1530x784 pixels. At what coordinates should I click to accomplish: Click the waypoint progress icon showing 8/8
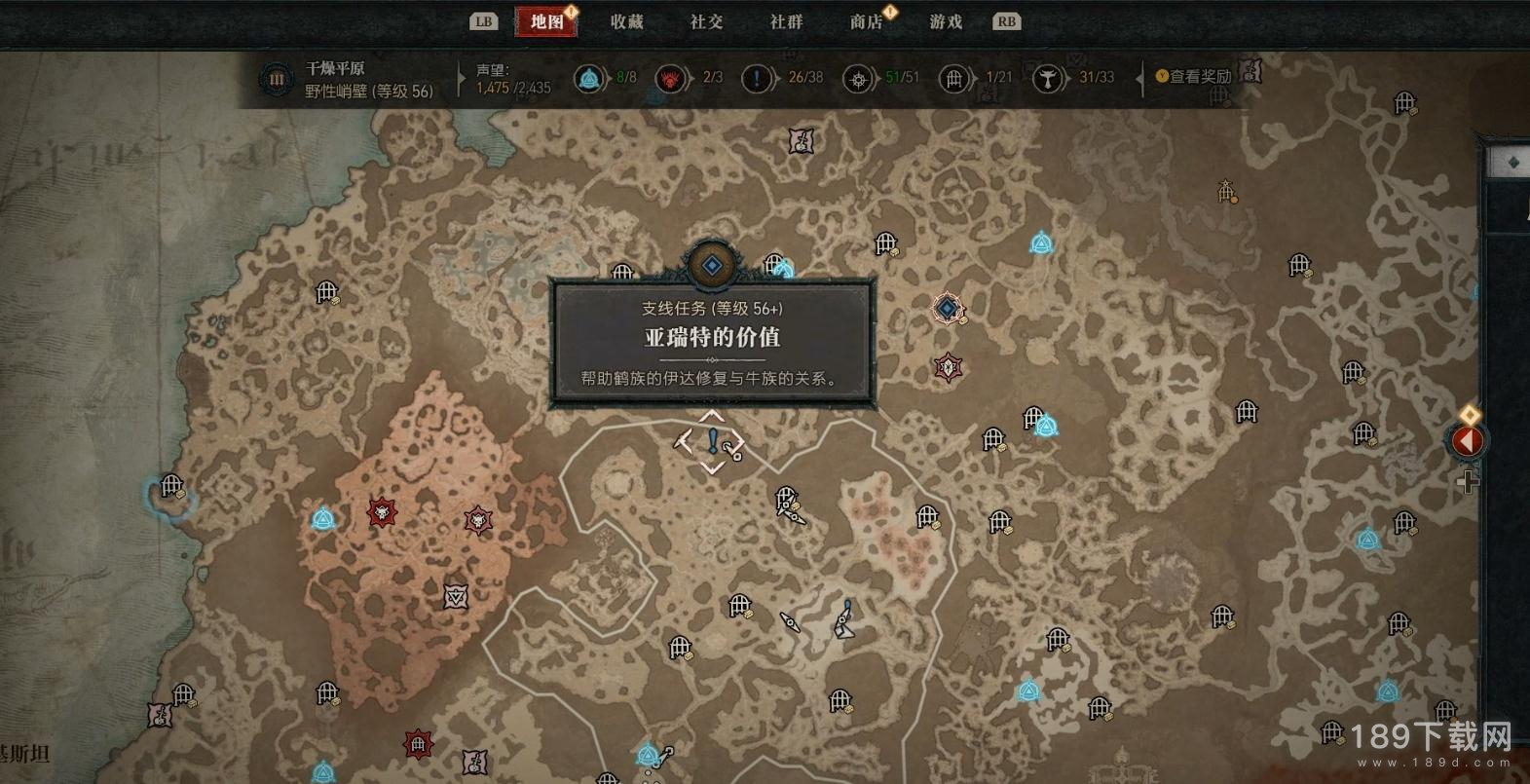coord(589,78)
